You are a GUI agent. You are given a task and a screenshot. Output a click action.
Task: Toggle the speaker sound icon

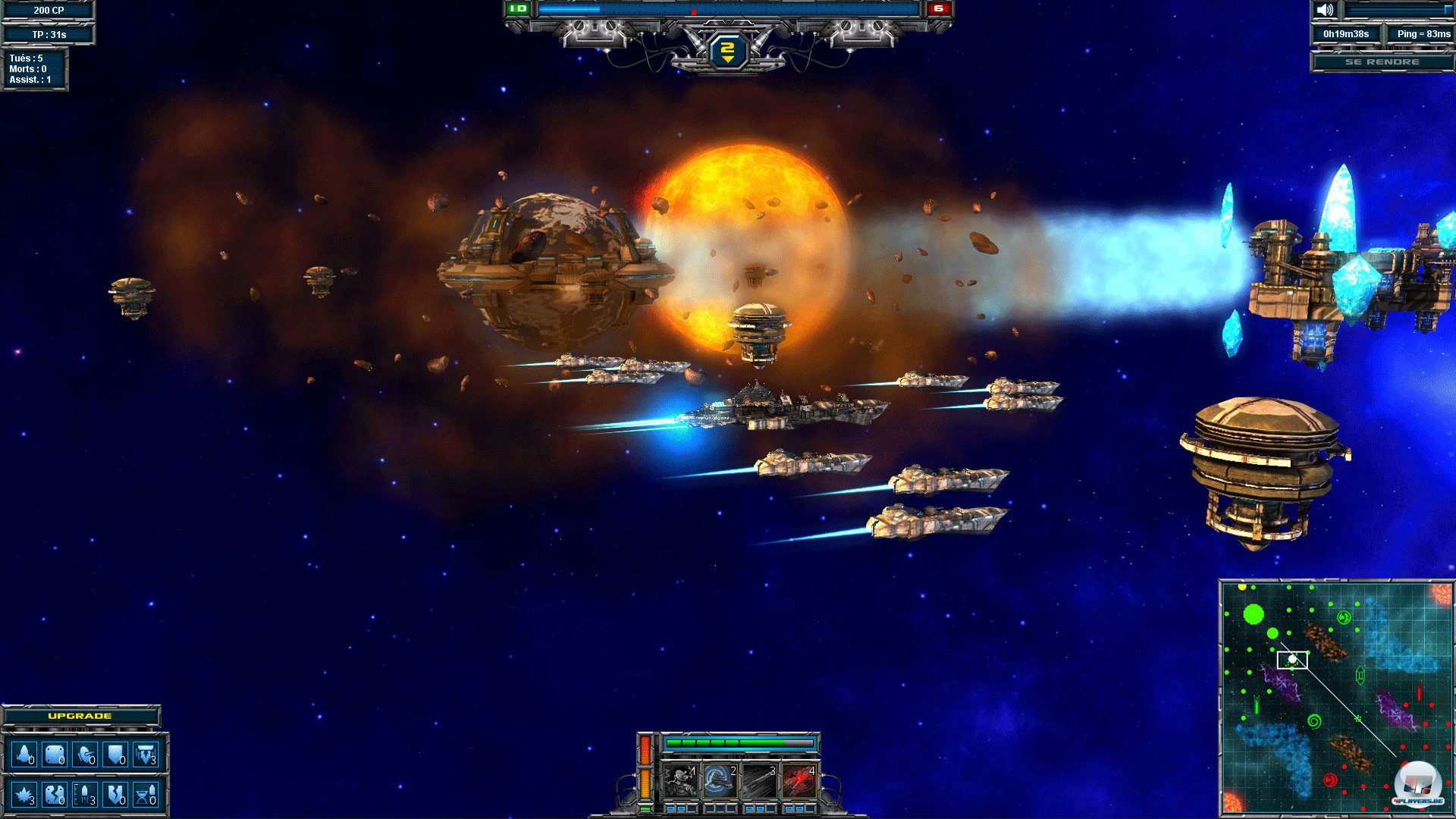pyautogui.click(x=1325, y=10)
